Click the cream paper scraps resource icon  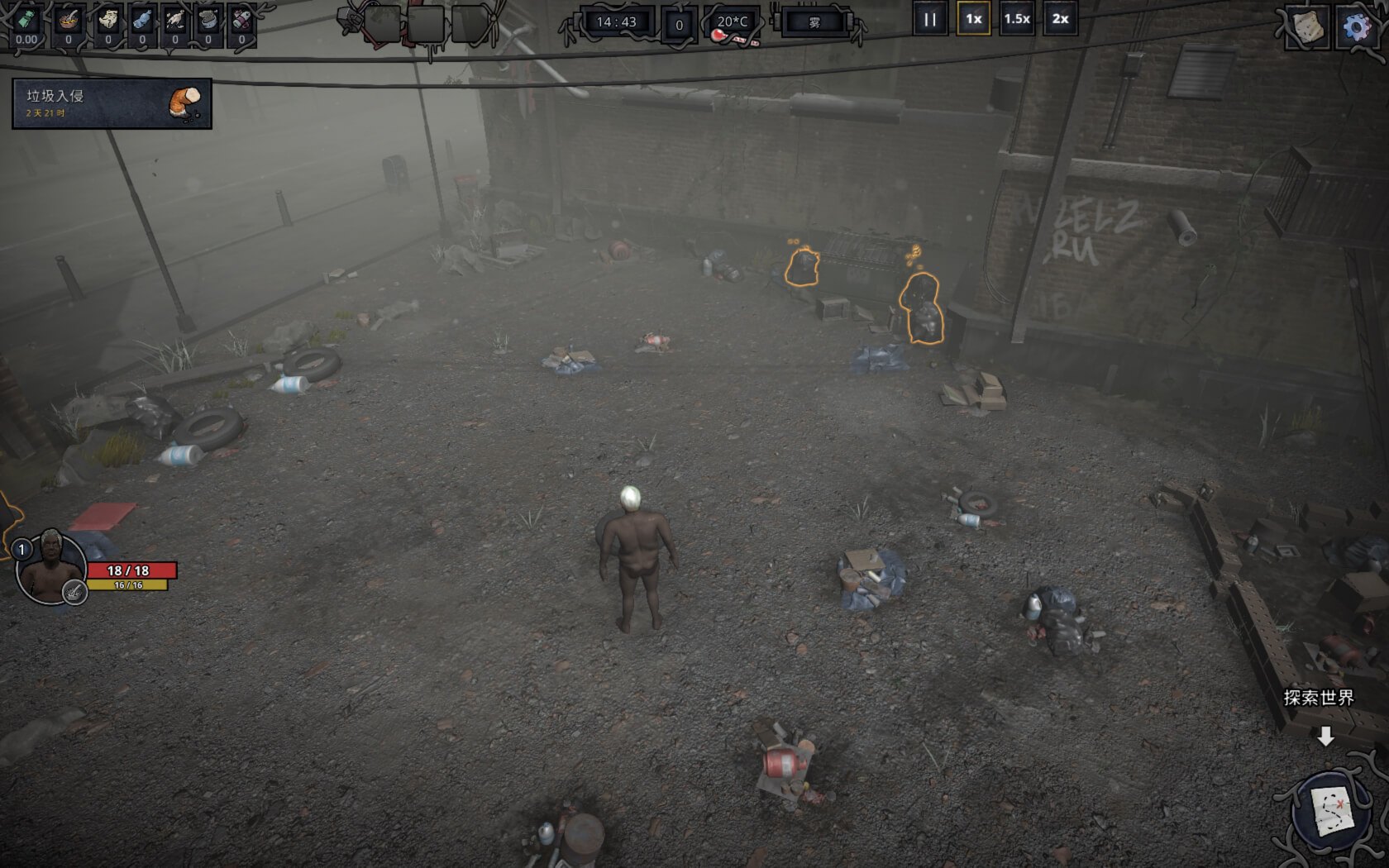coord(108,21)
